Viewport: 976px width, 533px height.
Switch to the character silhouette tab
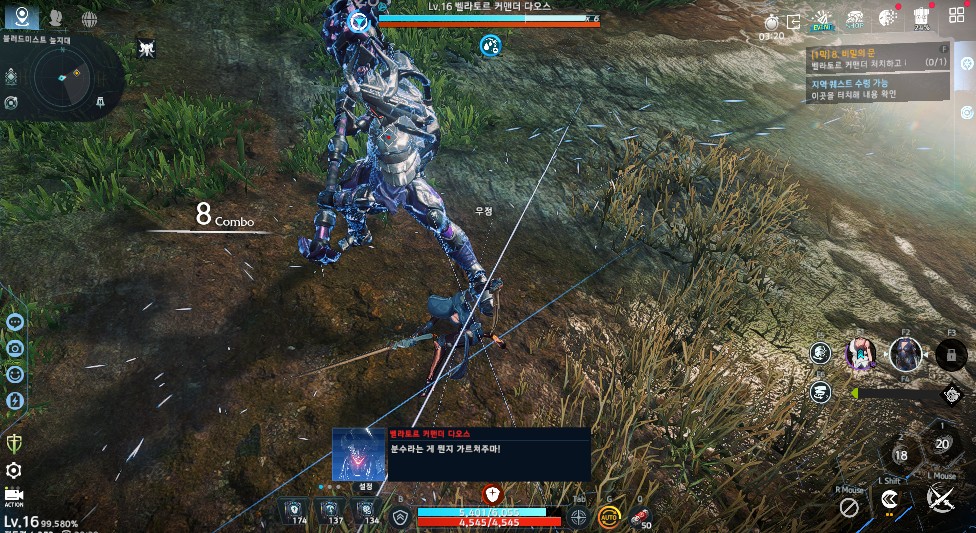point(55,18)
